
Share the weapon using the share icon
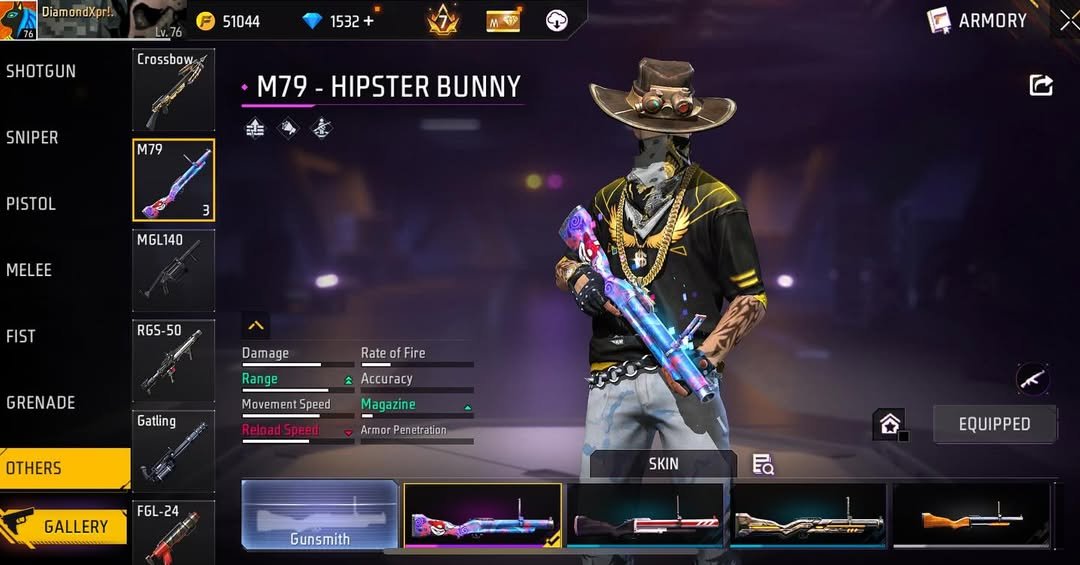click(x=1041, y=86)
